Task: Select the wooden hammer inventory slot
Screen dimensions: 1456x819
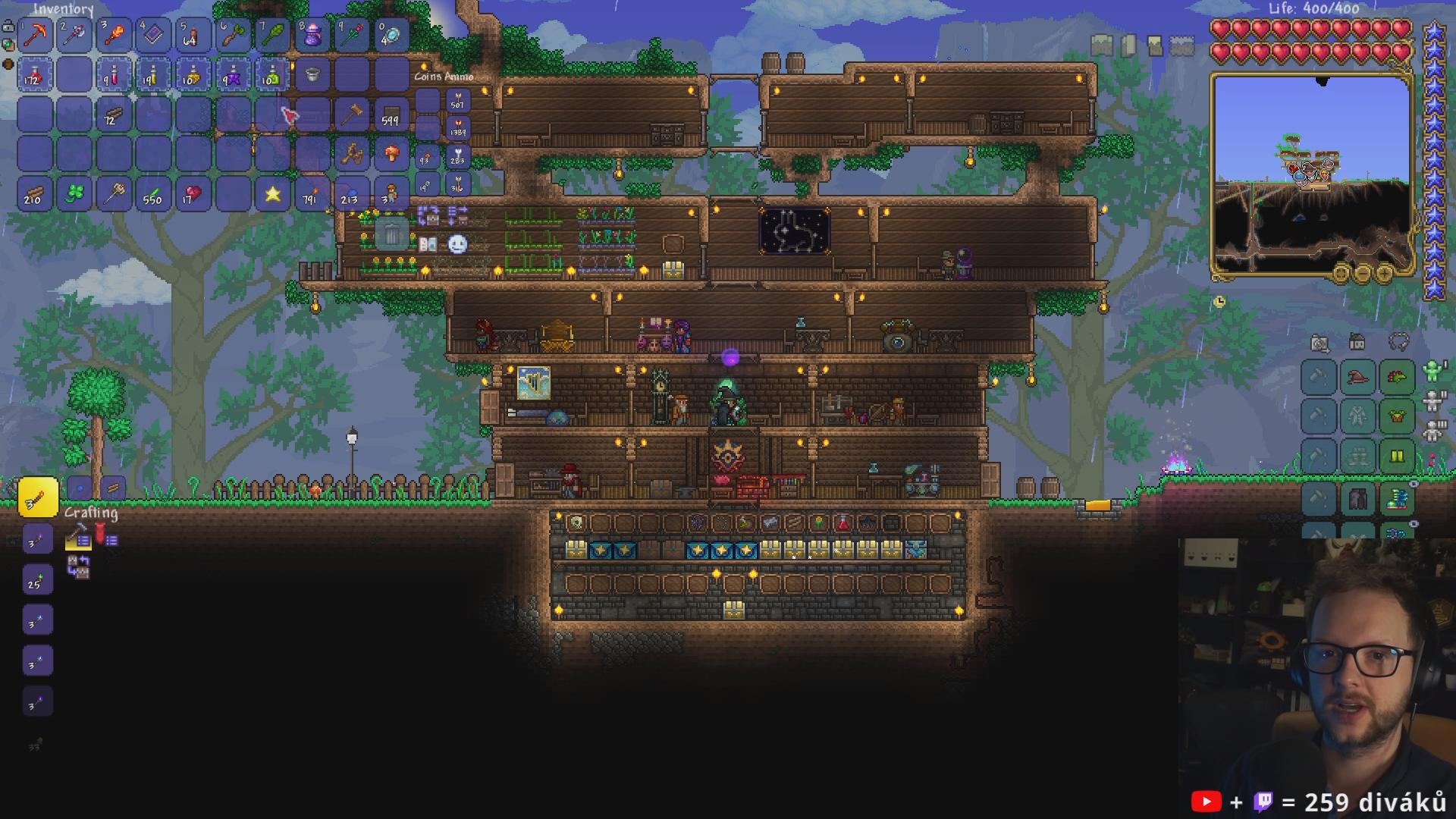Action: coord(351,115)
